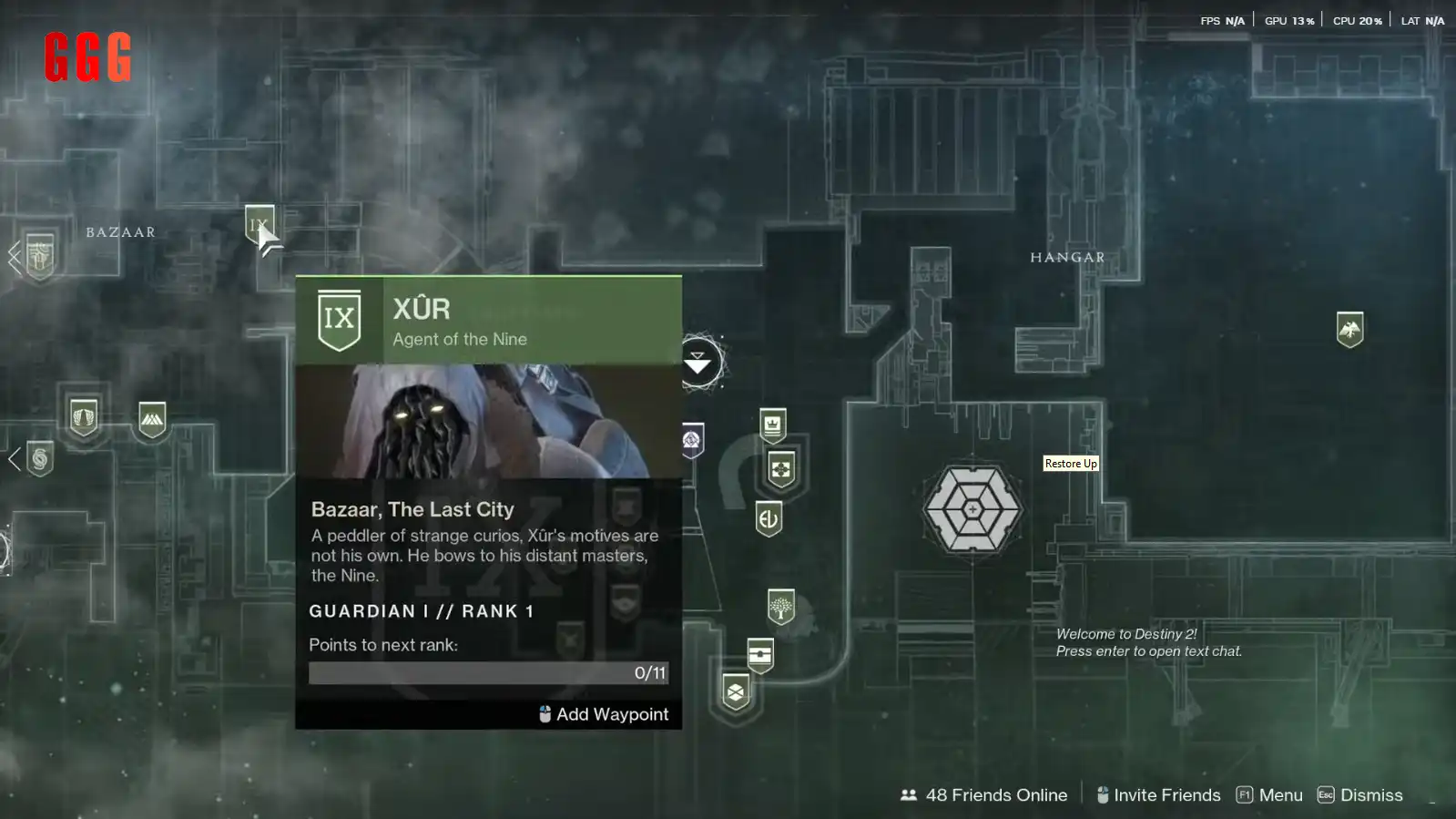Select the interlocked S-rings vendor marker

(x=40, y=458)
